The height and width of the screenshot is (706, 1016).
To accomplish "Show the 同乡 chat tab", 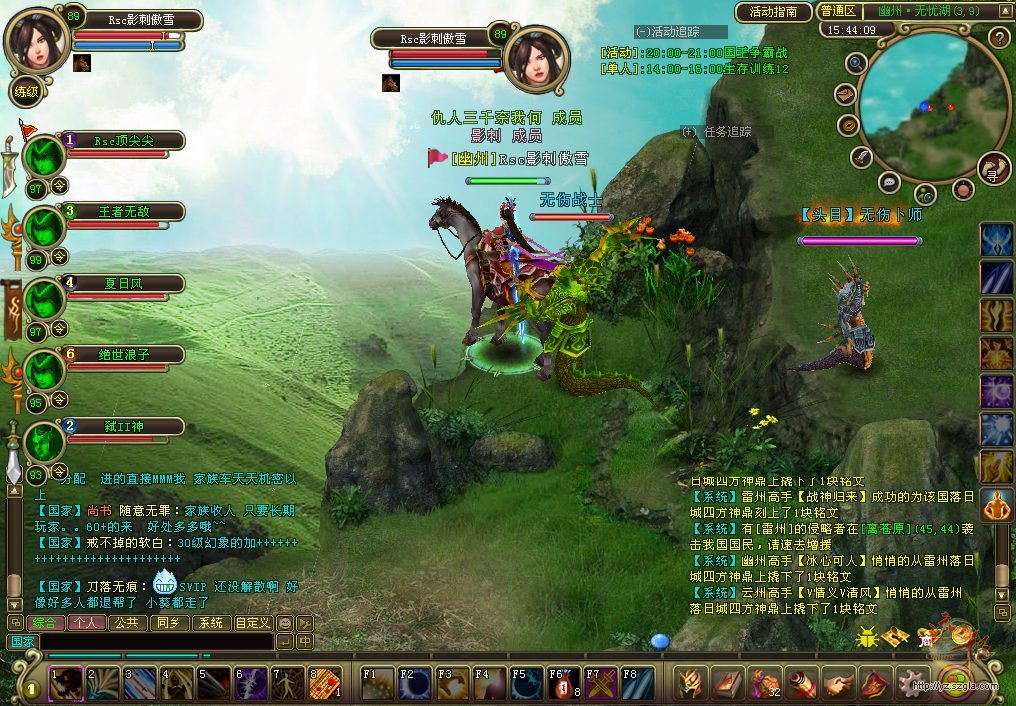I will 168,622.
